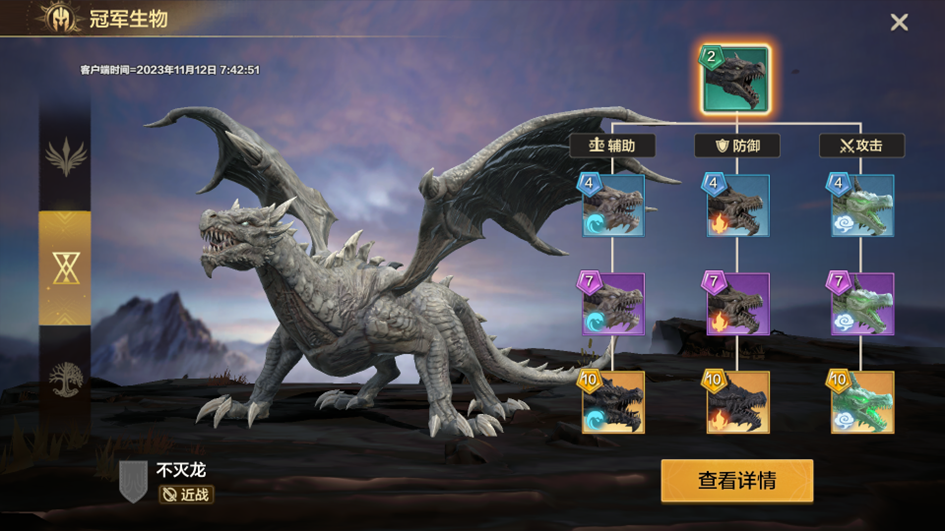Choose the level 4 water support dragon
The width and height of the screenshot is (945, 531).
click(x=613, y=206)
